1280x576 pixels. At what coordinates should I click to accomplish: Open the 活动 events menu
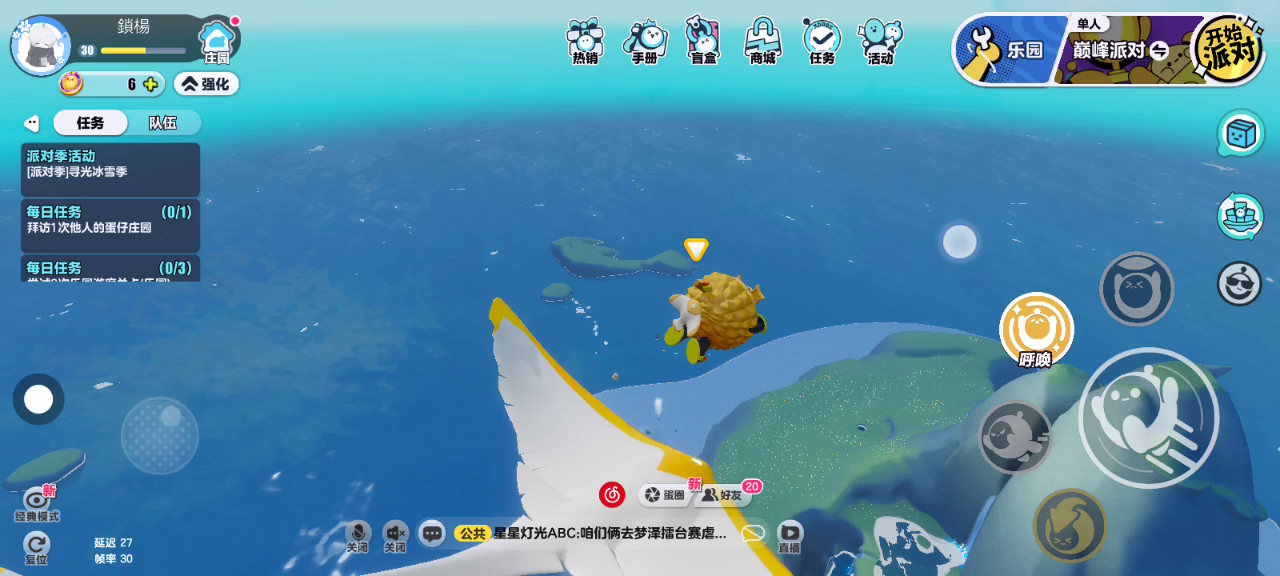click(880, 41)
